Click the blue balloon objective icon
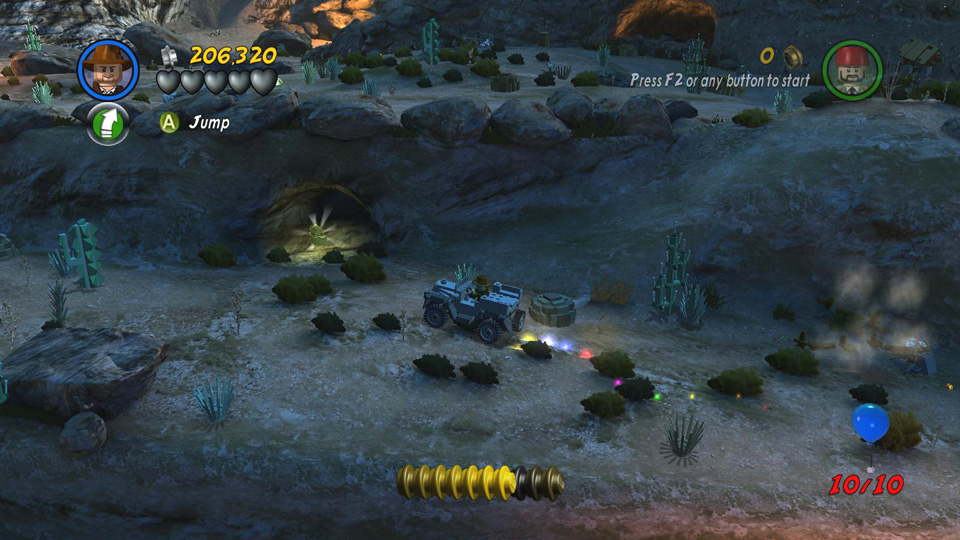This screenshot has width=960, height=540. (870, 422)
